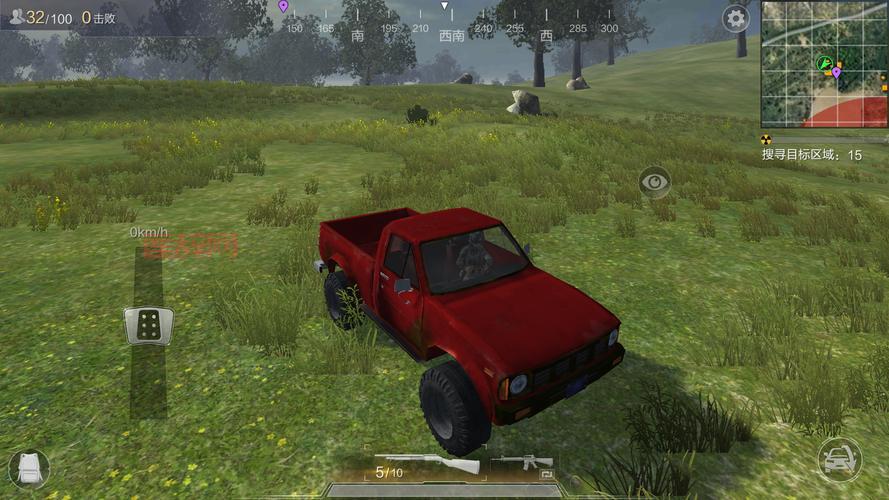Push the vehicle throttle pedal control
The width and height of the screenshot is (889, 500).
[x=148, y=325]
